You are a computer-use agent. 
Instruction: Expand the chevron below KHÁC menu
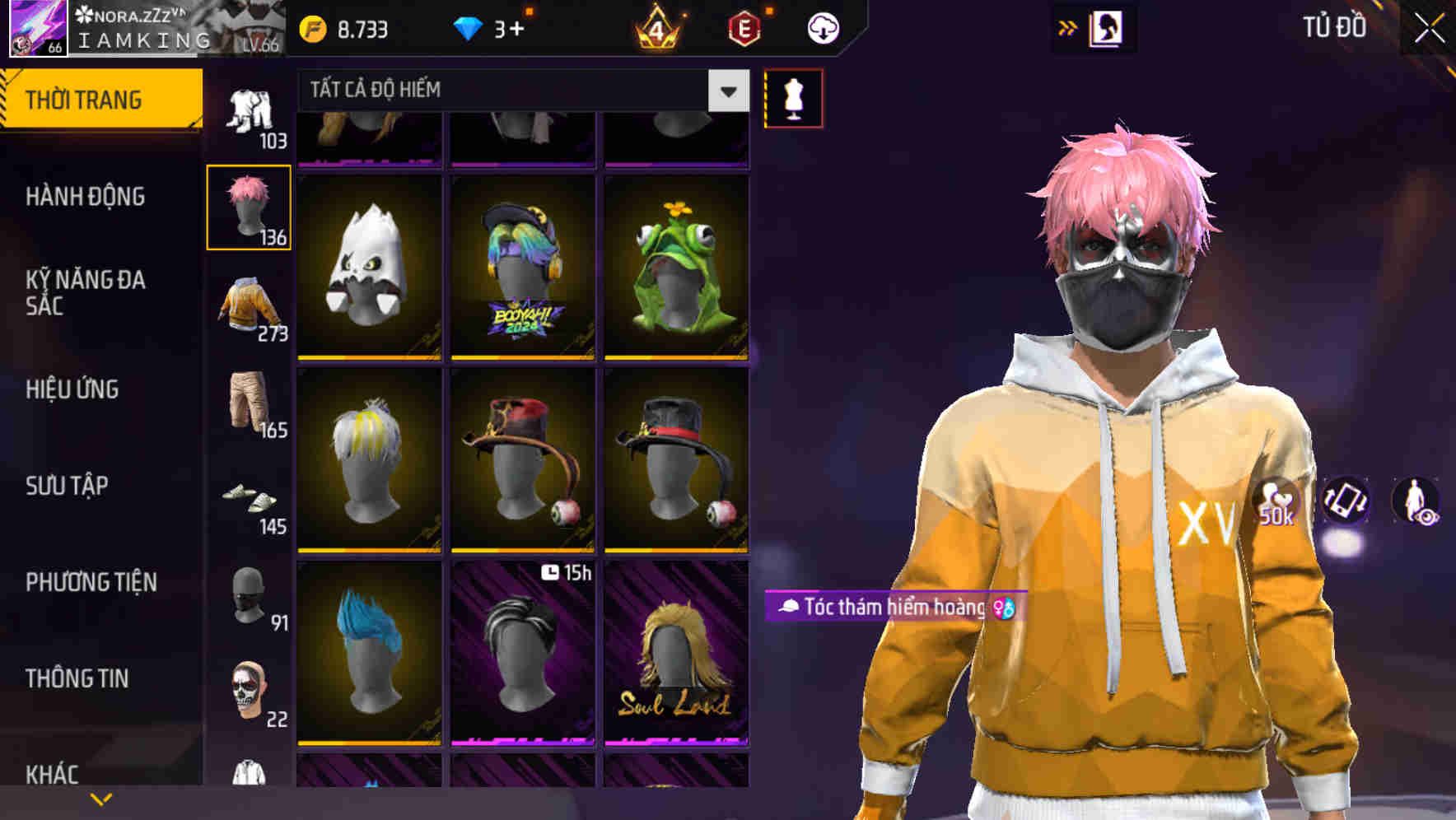pyautogui.click(x=100, y=799)
